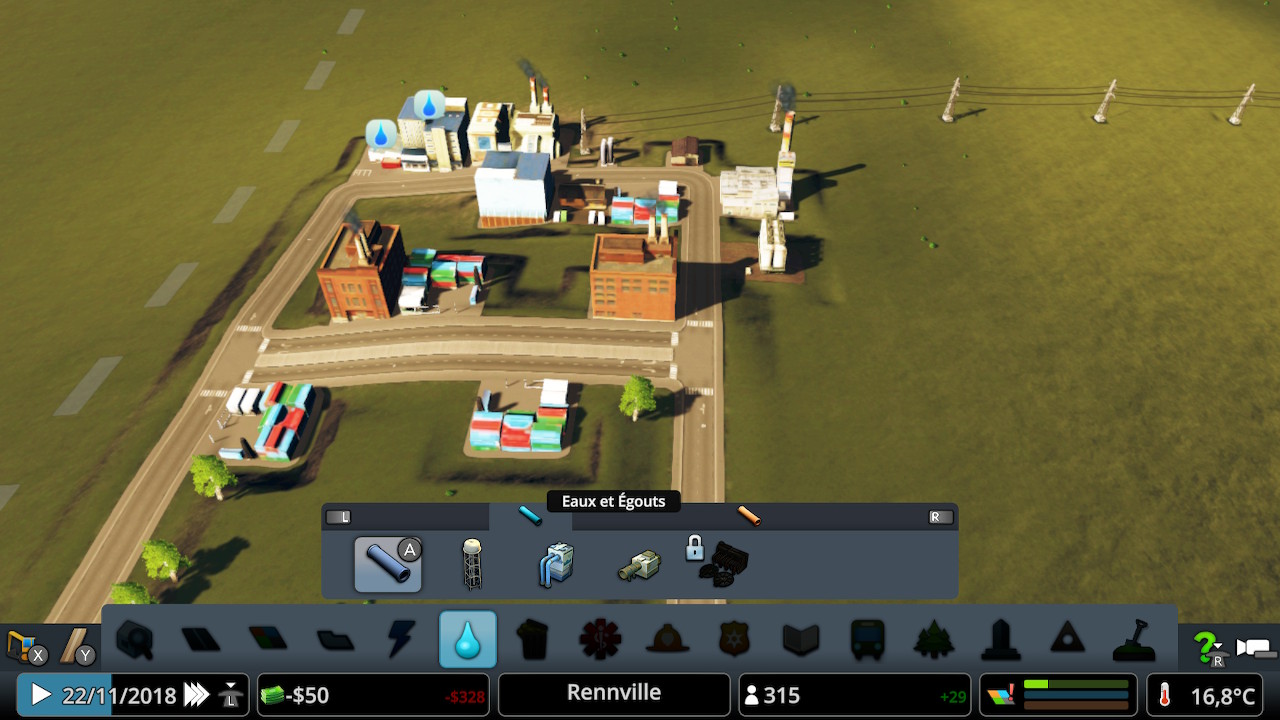The height and width of the screenshot is (720, 1280).
Task: Pick the sewage drain pipe outlet
Action: tap(638, 566)
